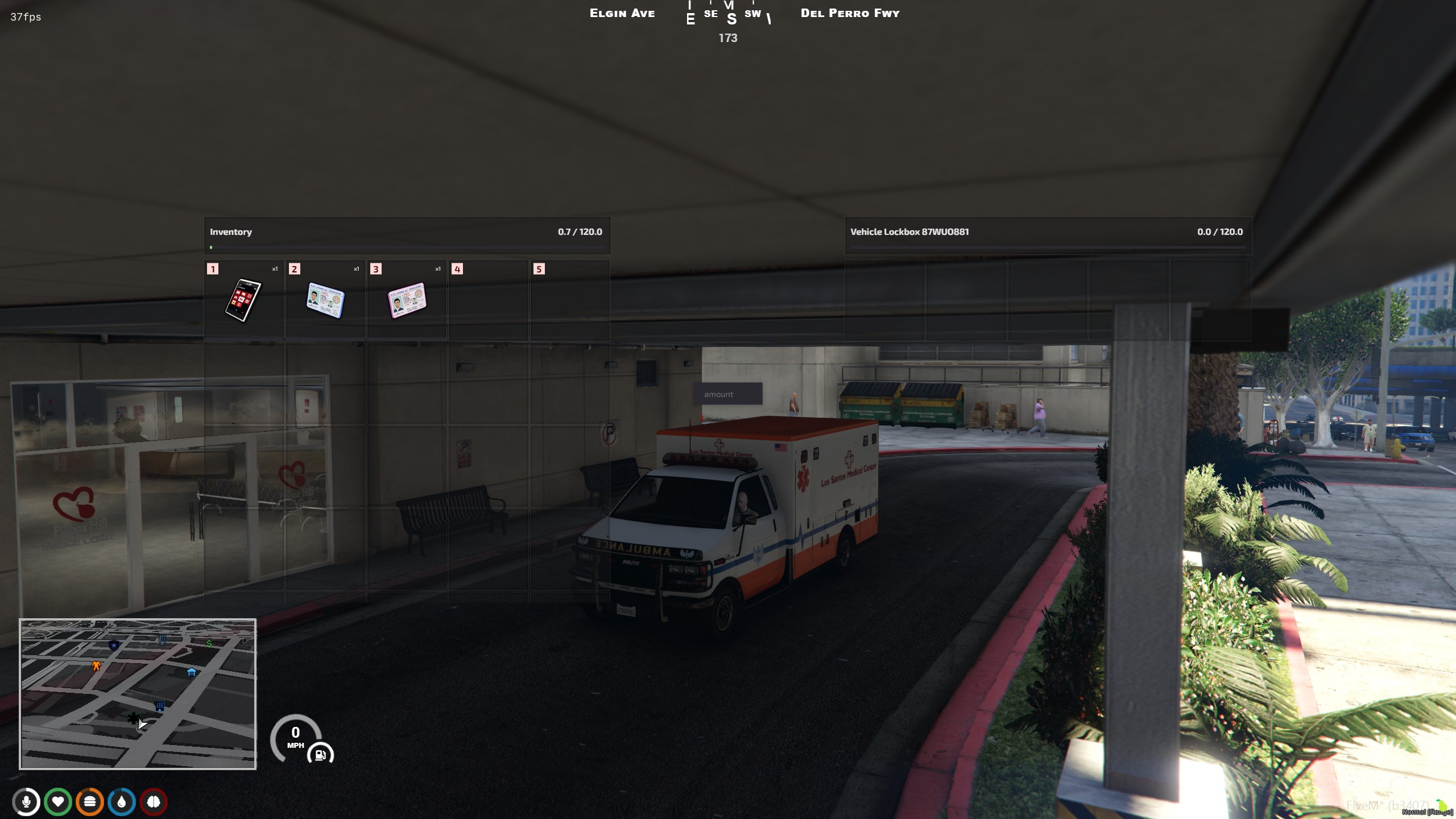Click the Inventory panel header

[231, 232]
